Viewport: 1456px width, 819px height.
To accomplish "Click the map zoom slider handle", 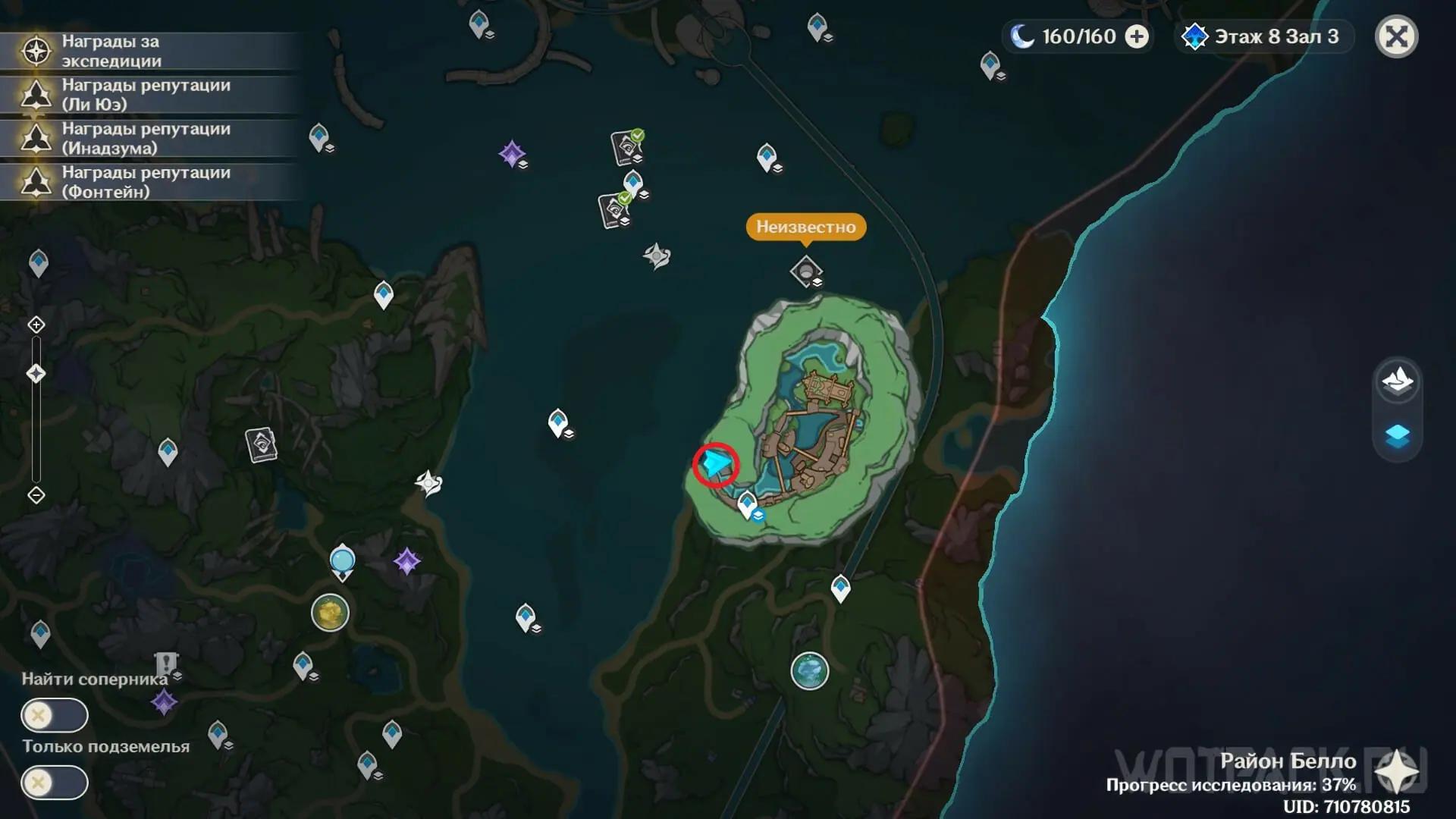I will [36, 374].
